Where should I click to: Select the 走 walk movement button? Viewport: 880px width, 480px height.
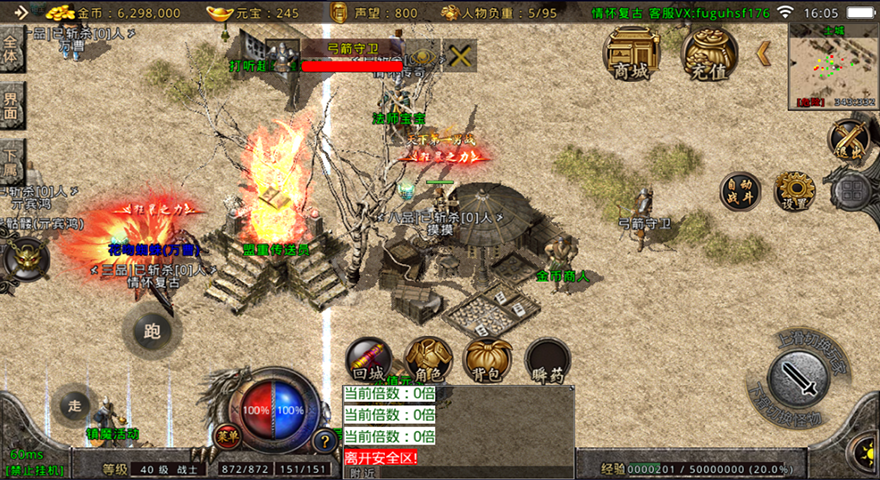pos(74,405)
